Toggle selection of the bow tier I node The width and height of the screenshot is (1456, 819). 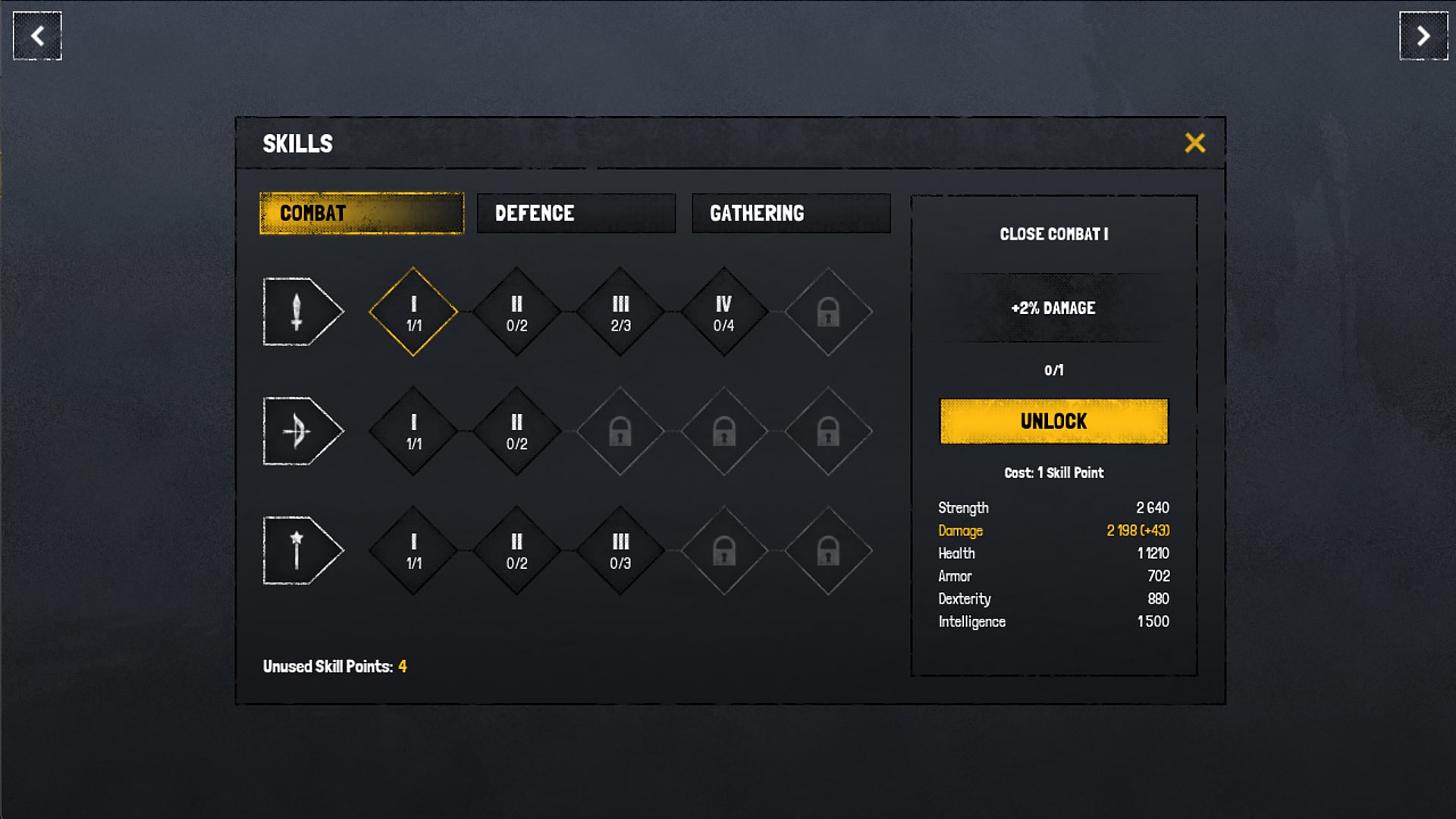tap(413, 430)
